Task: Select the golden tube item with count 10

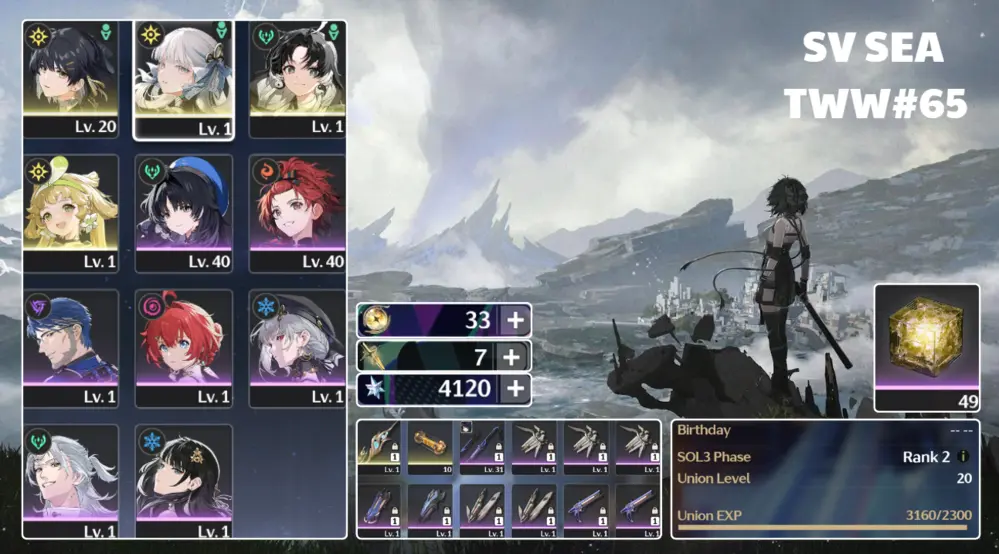Action: pyautogui.click(x=433, y=447)
